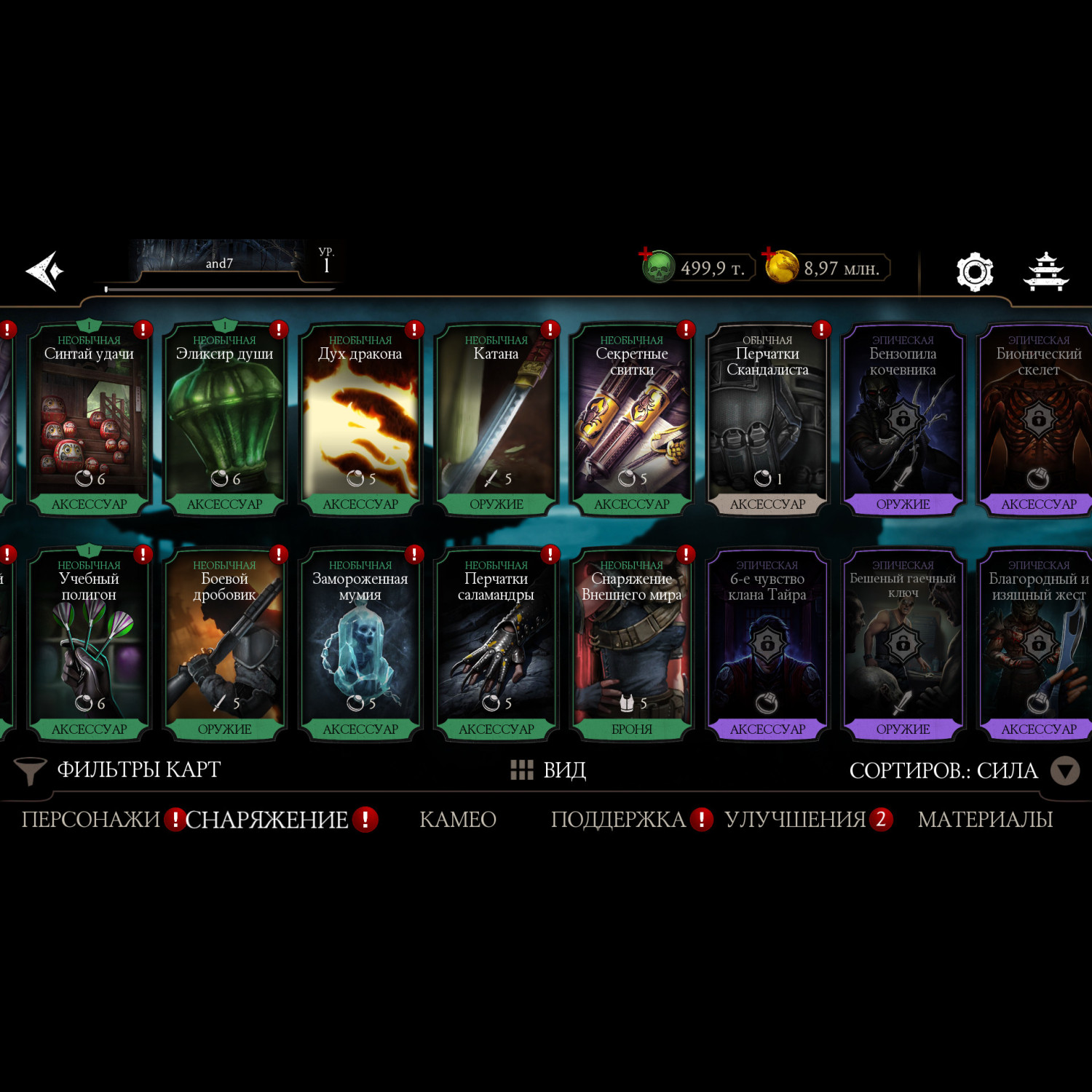The image size is (1092, 1092).
Task: Select the Синтай удачи card
Action: coord(89,420)
